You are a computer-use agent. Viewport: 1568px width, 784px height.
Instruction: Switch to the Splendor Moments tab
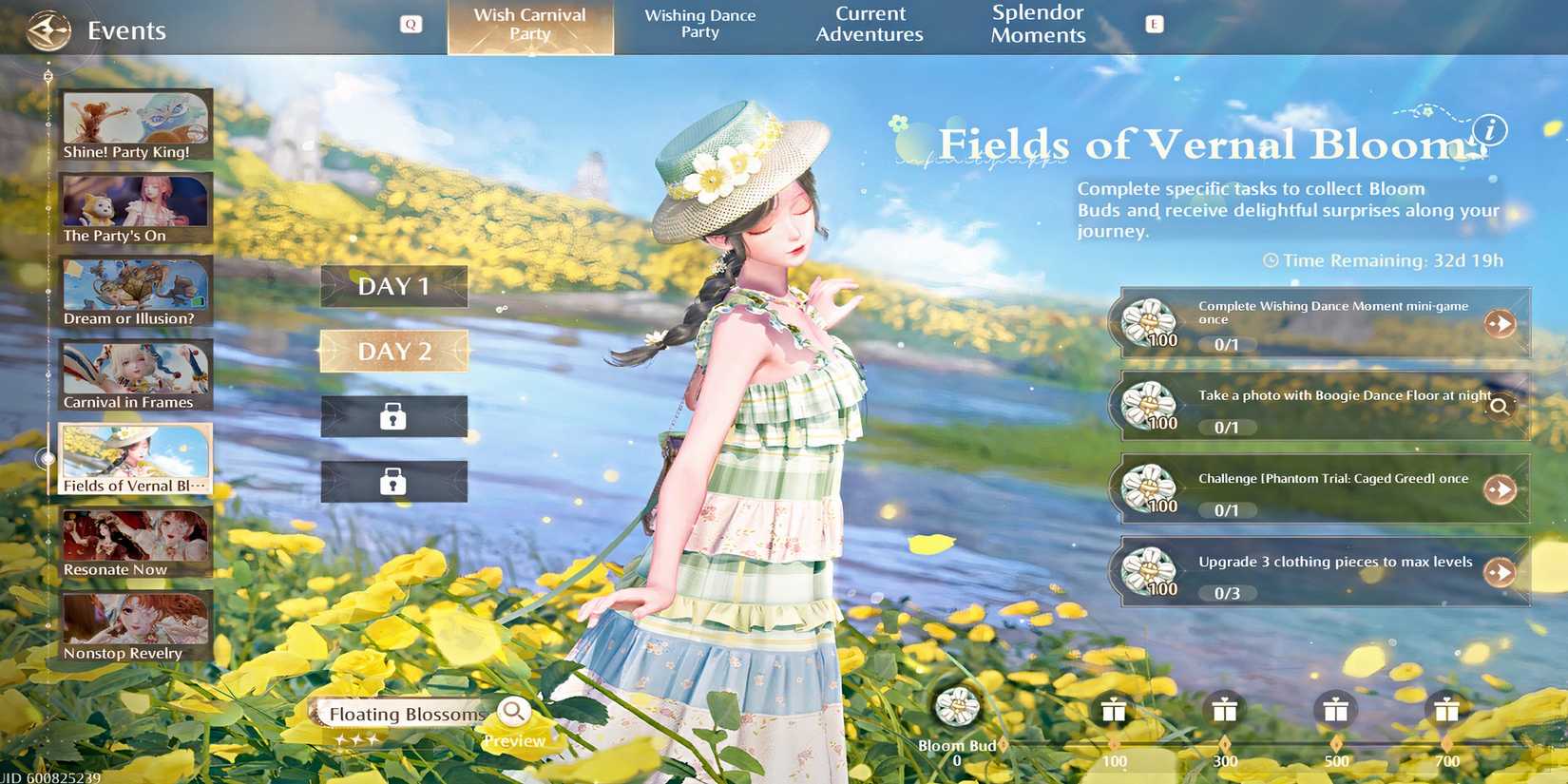[x=1038, y=24]
